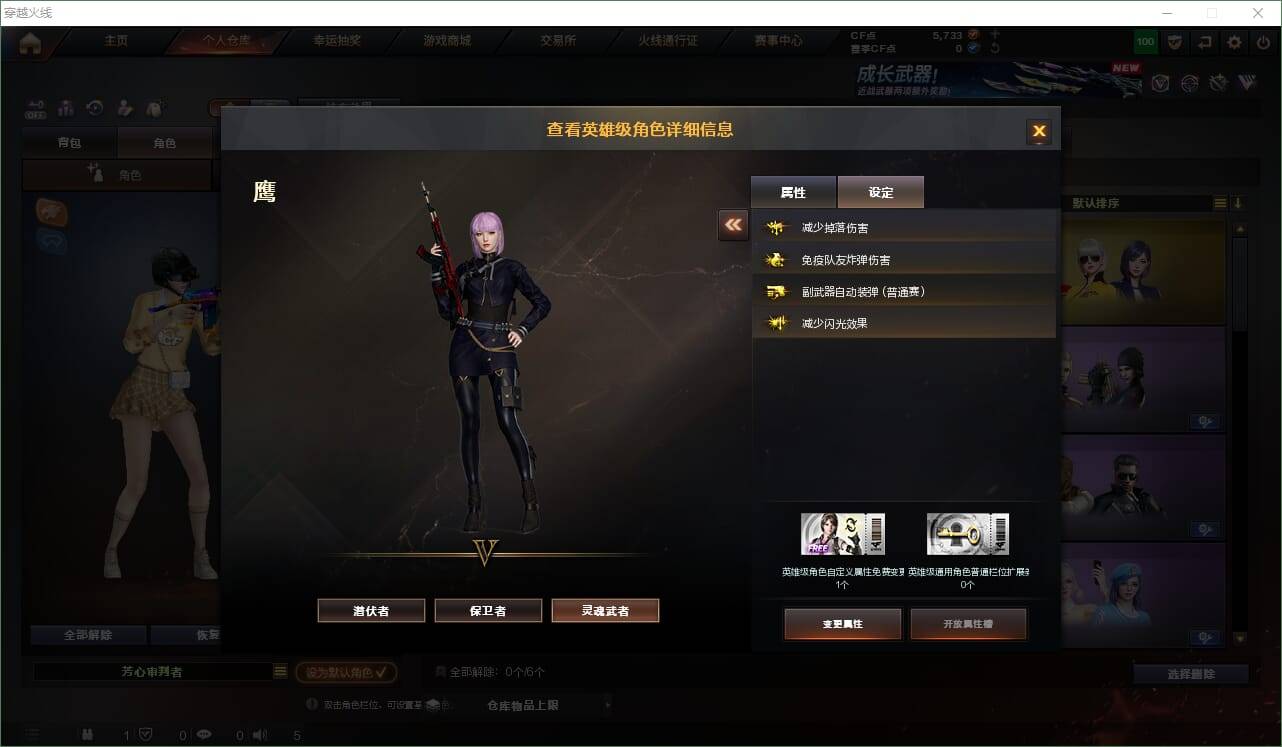This screenshot has height=747, width=1282.
Task: Collapse the attributes panel with the double-chevron arrow
Action: point(733,225)
